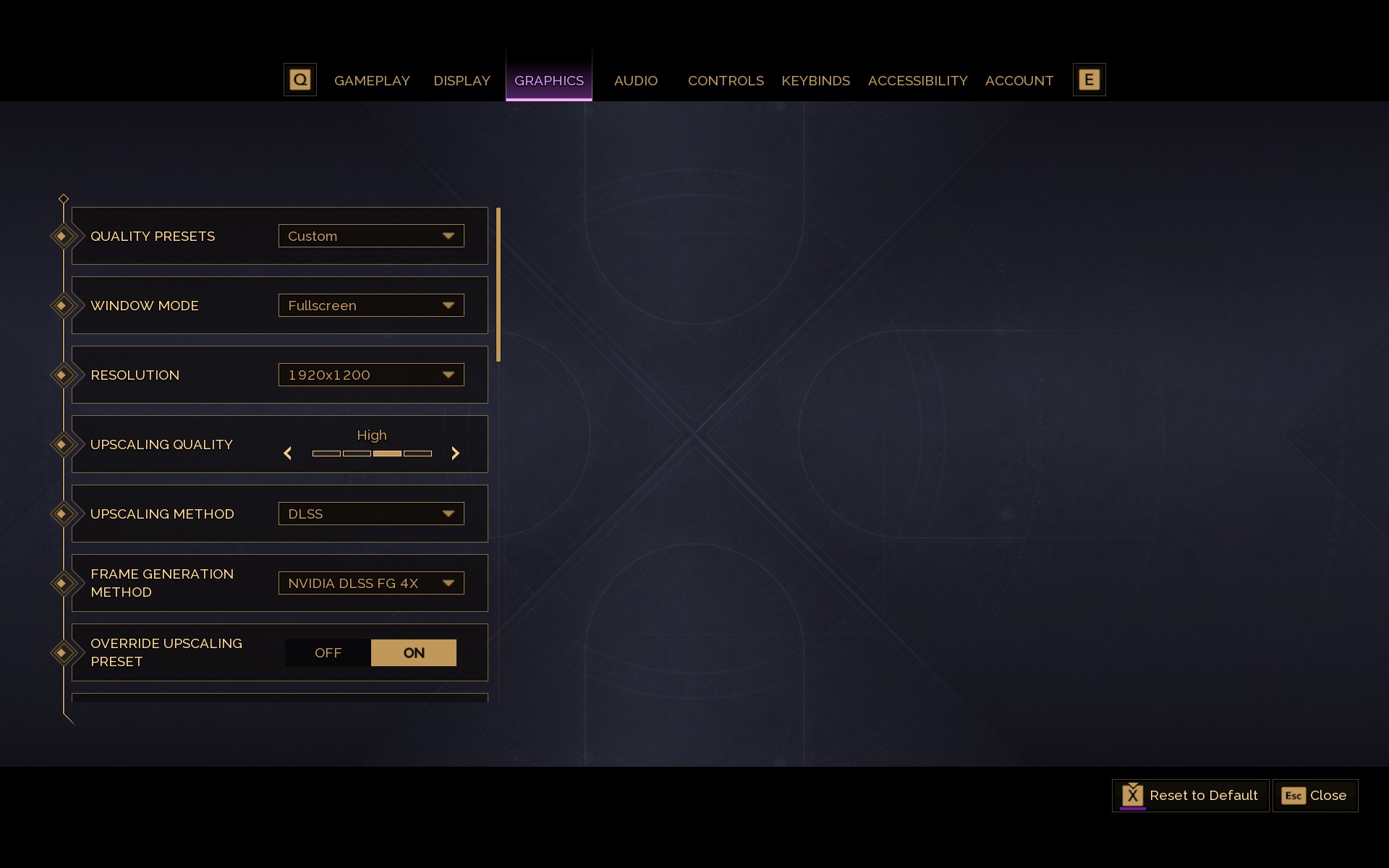Go to the Audio tab
1389x868 pixels.
635,81
